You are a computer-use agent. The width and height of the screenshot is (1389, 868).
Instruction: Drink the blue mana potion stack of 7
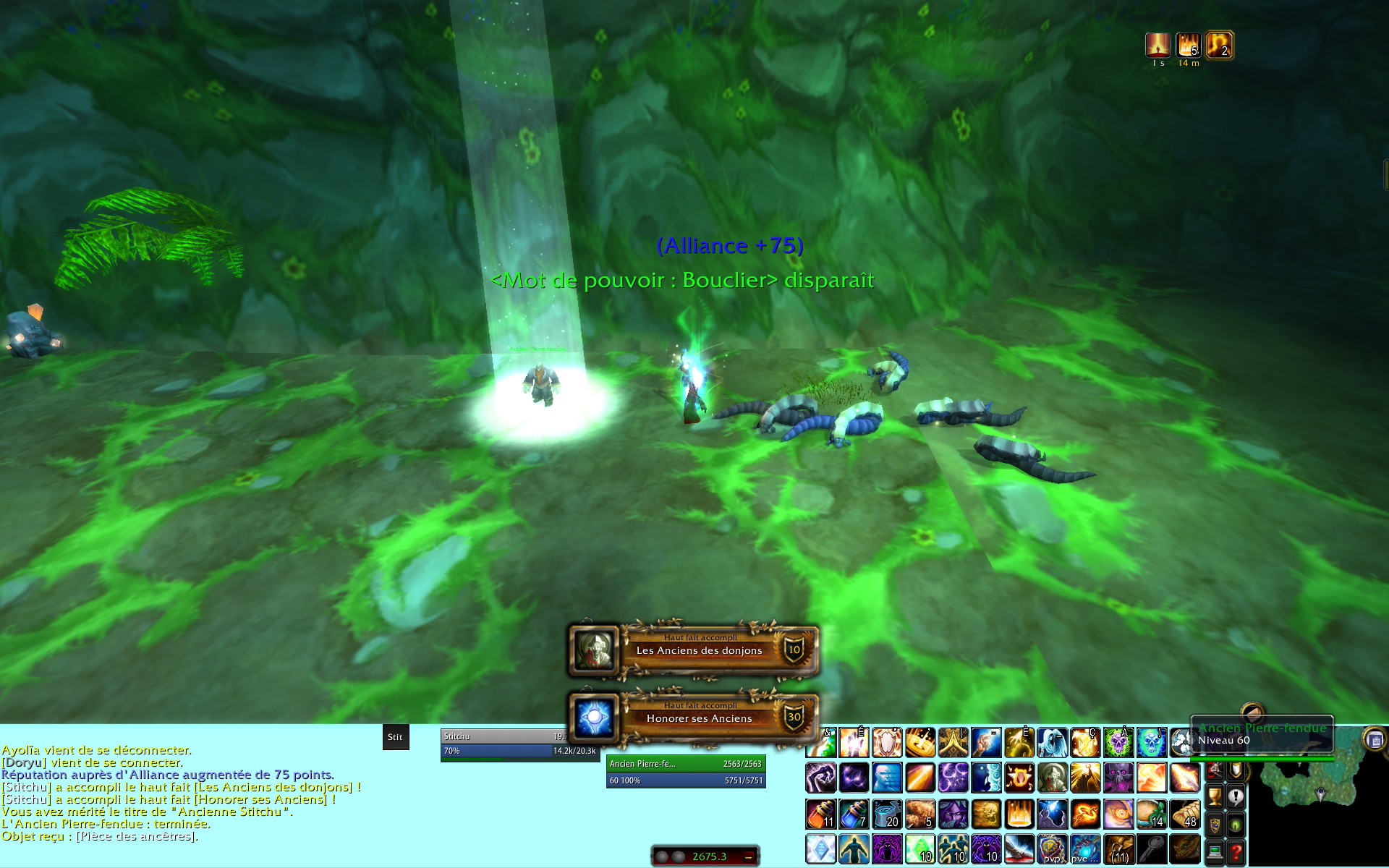(854, 814)
